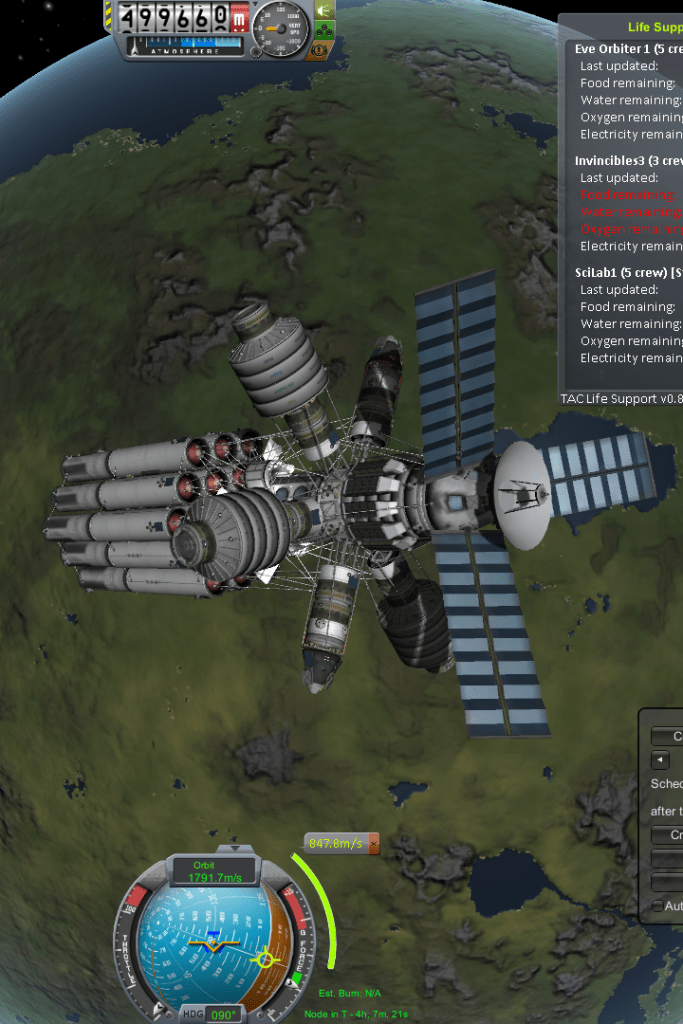
Task: Click the left arrow button in the maneuver panel
Action: (659, 760)
